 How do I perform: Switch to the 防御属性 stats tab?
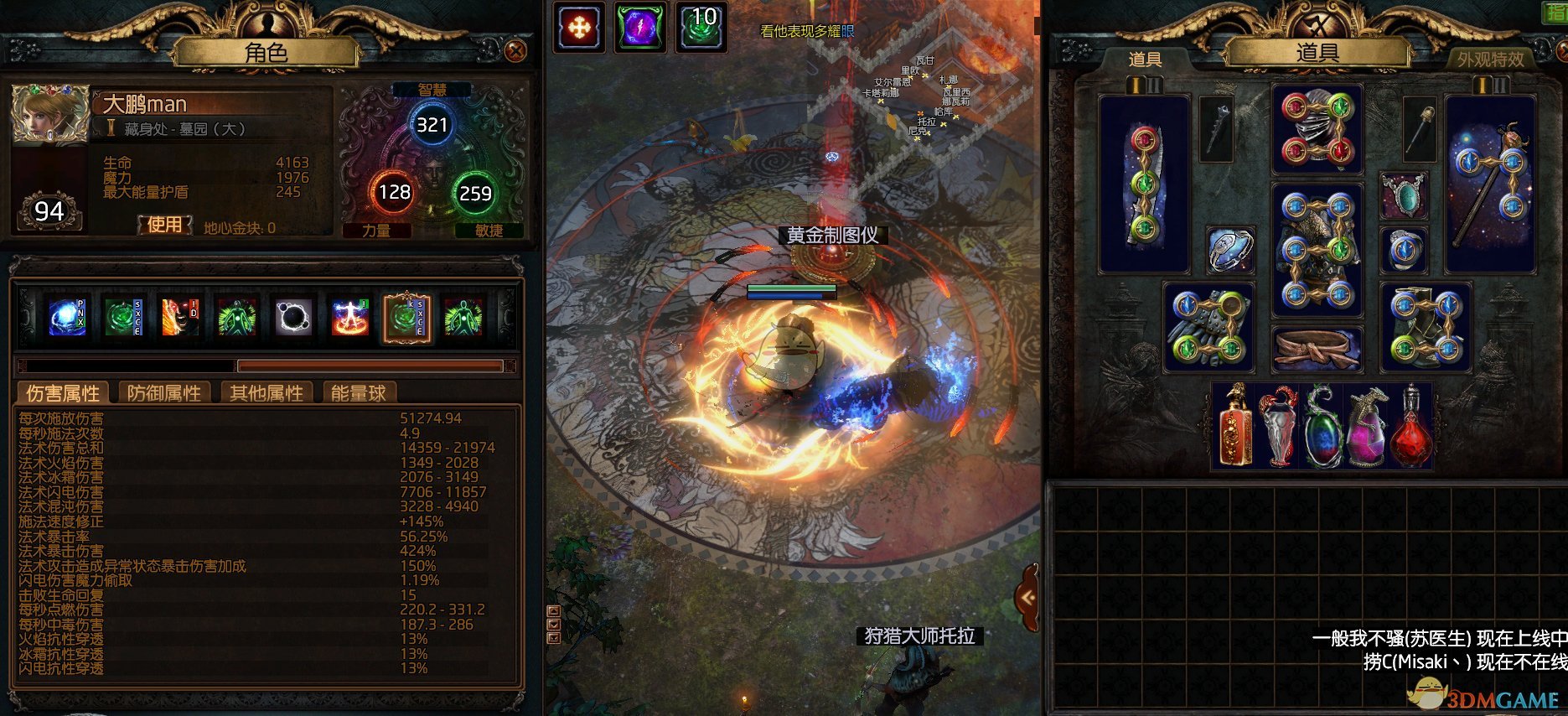click(164, 393)
